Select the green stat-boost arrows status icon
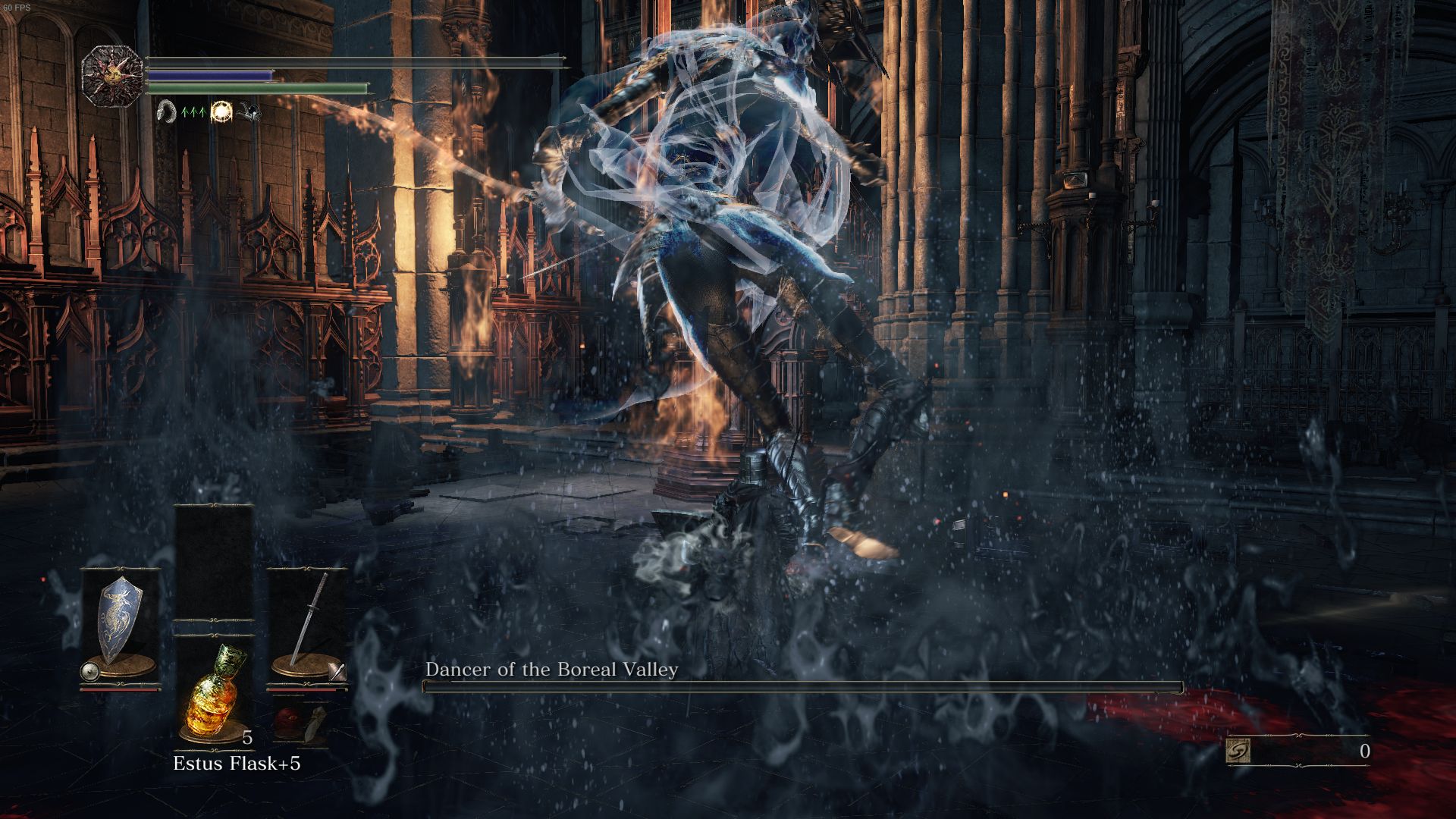This screenshot has width=1456, height=819. pos(193,111)
